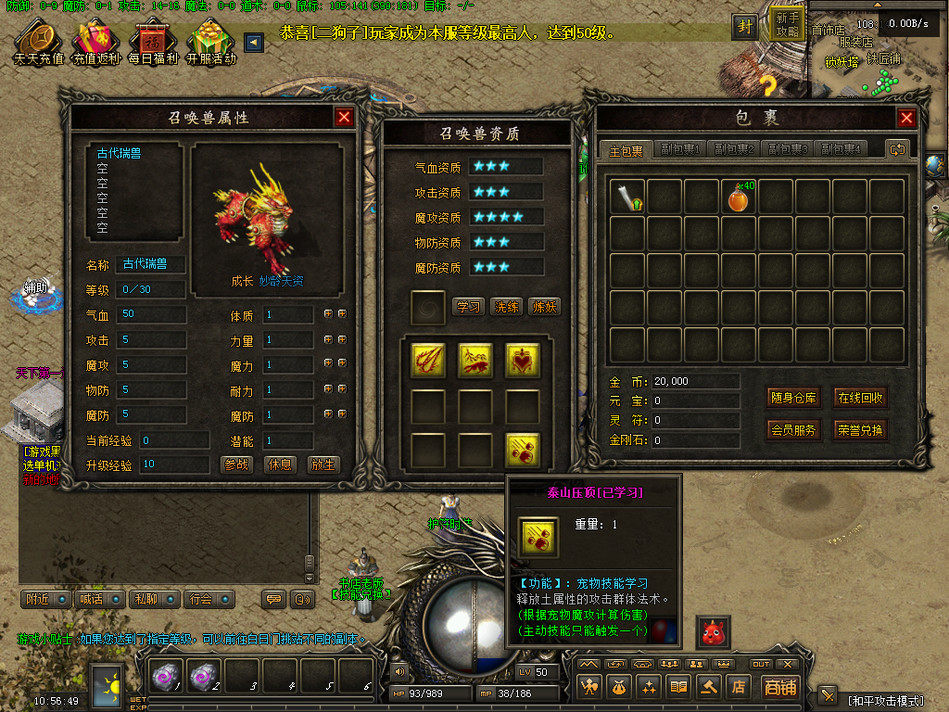949x712 pixels.
Task: Select the scroll item in the bag
Action: [x=627, y=197]
